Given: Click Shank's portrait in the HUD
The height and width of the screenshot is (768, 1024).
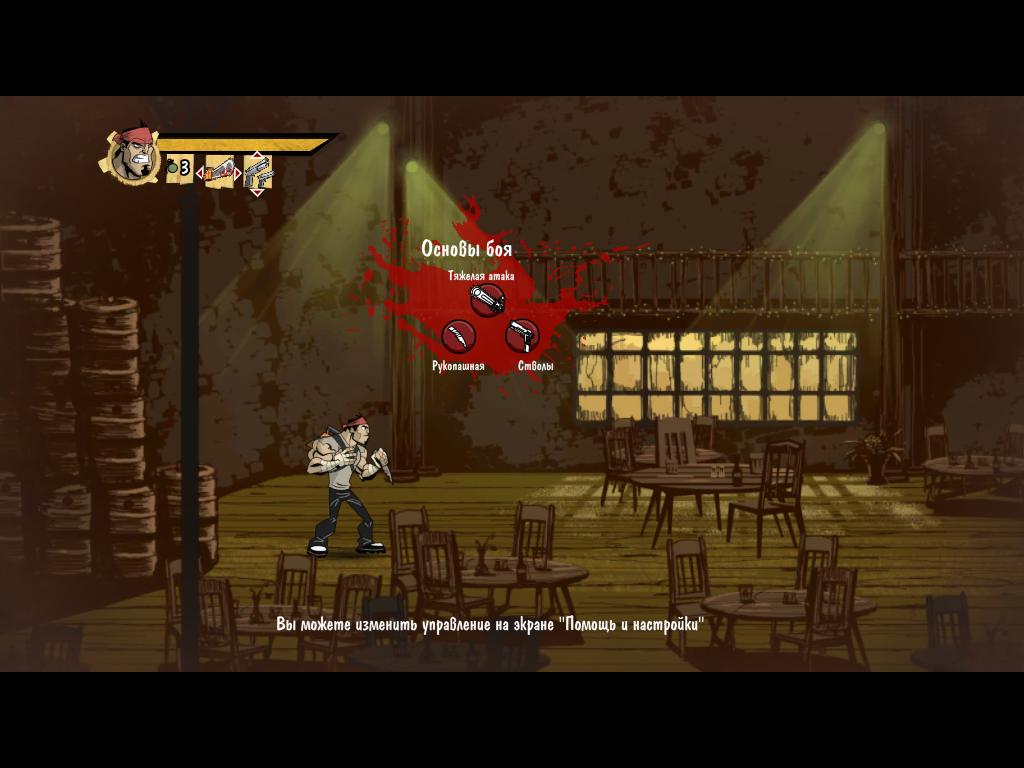Looking at the screenshot, I should pos(133,154).
